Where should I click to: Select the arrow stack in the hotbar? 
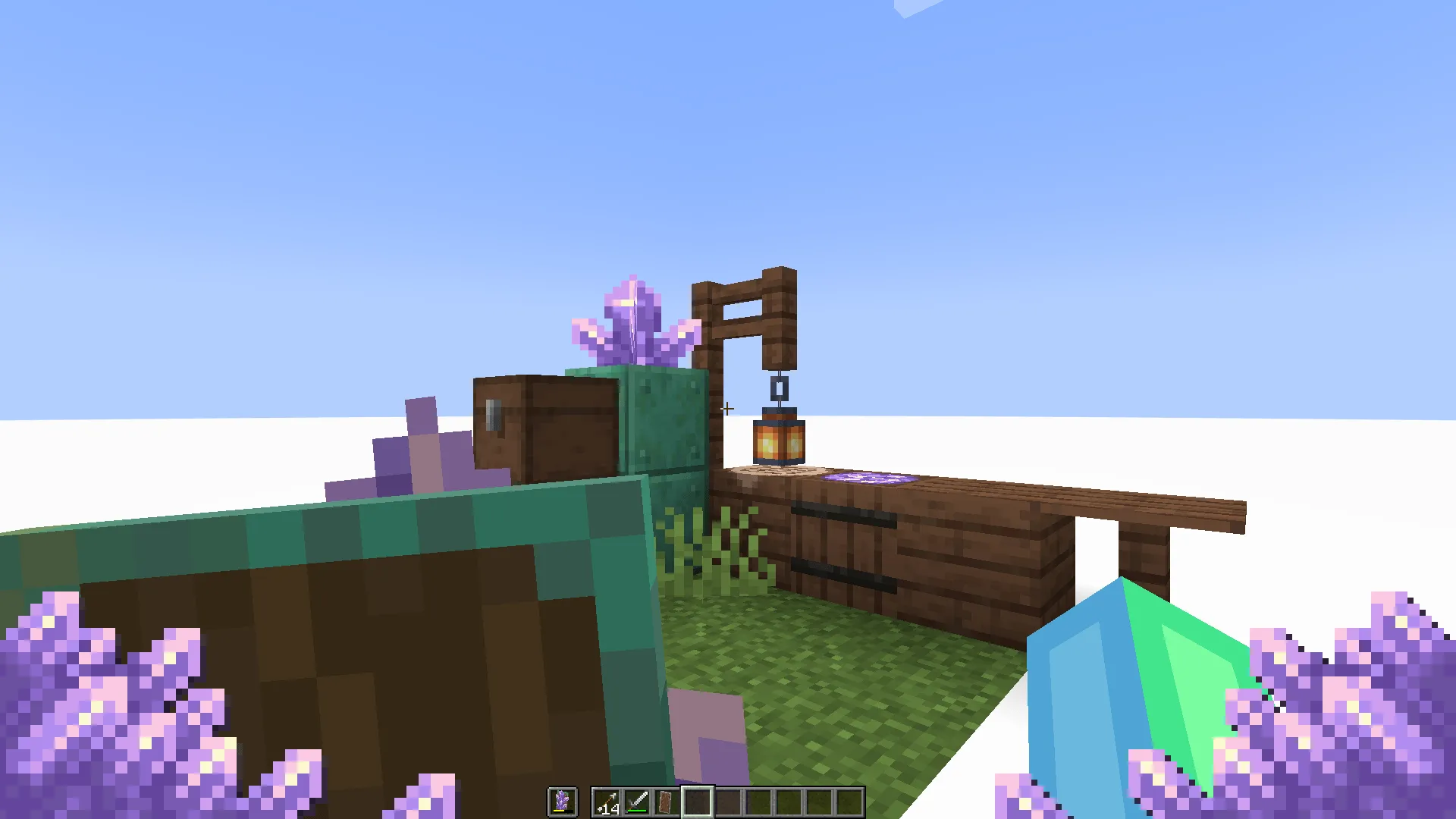click(x=607, y=800)
